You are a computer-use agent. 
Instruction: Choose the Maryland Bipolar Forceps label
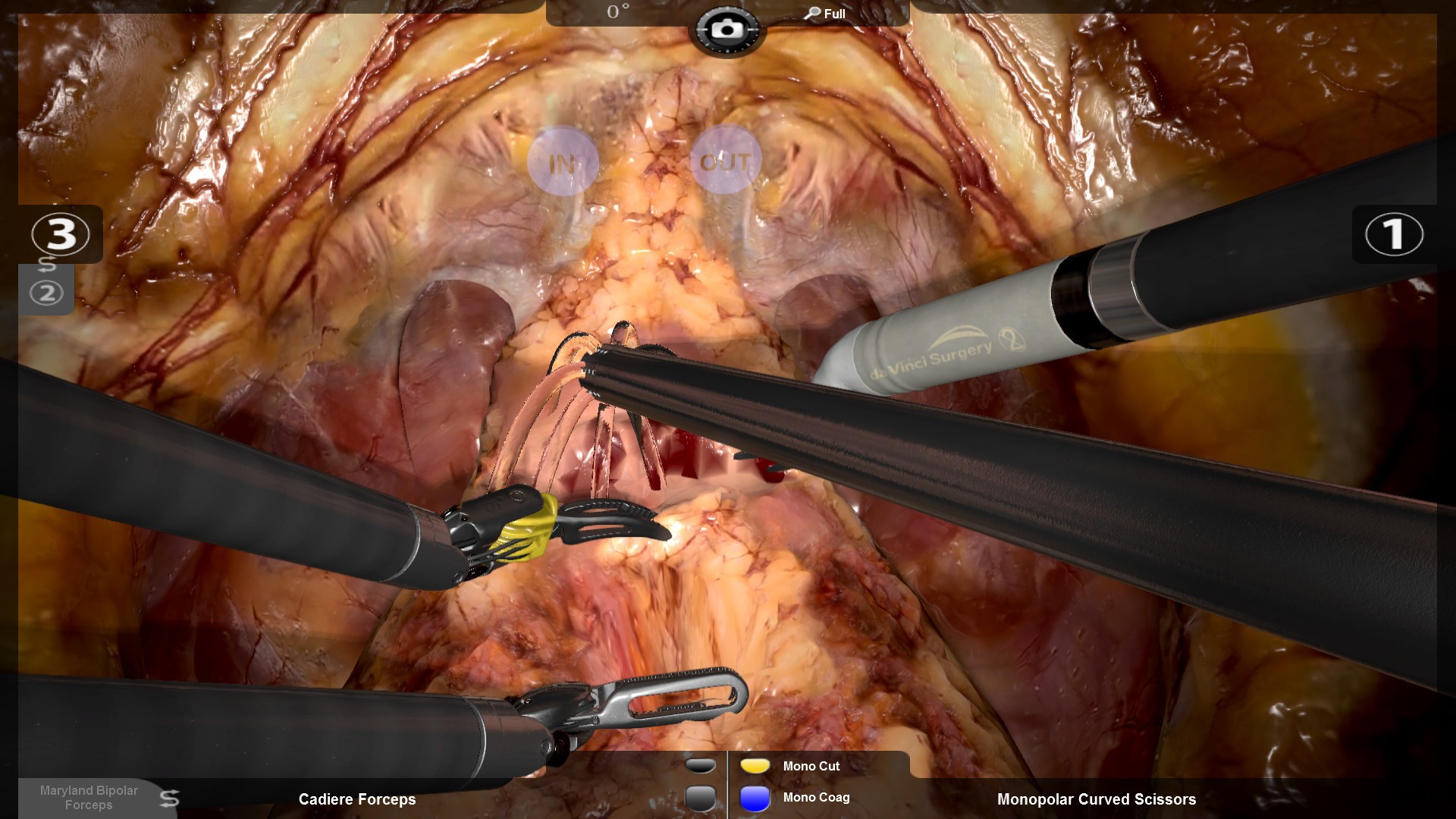[x=89, y=797]
